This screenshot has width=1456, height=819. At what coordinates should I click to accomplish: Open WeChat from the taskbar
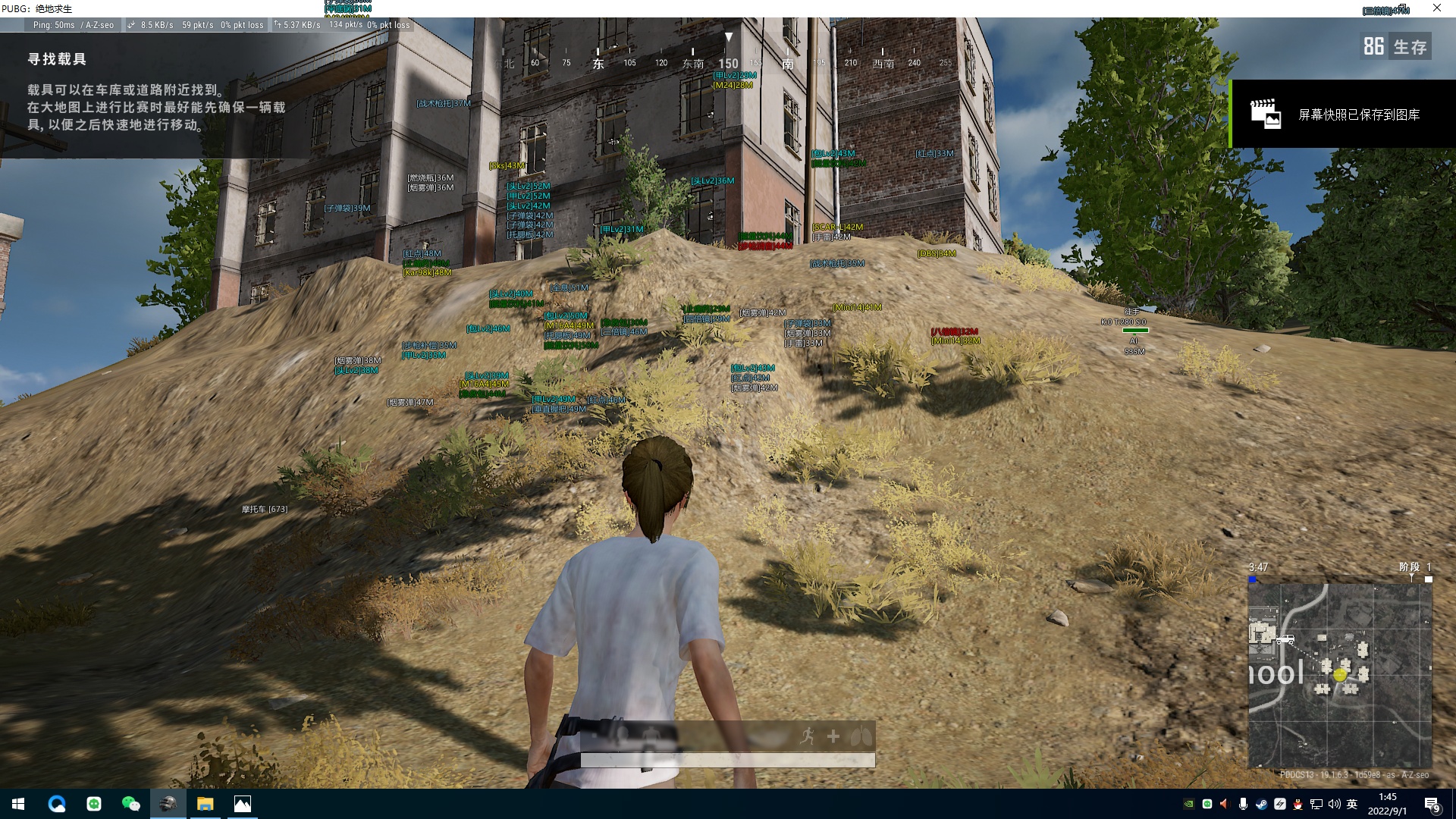130,804
